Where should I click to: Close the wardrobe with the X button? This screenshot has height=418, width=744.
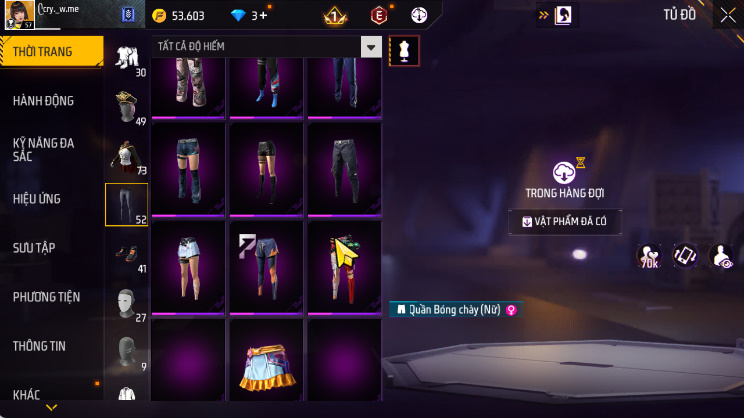click(x=727, y=15)
